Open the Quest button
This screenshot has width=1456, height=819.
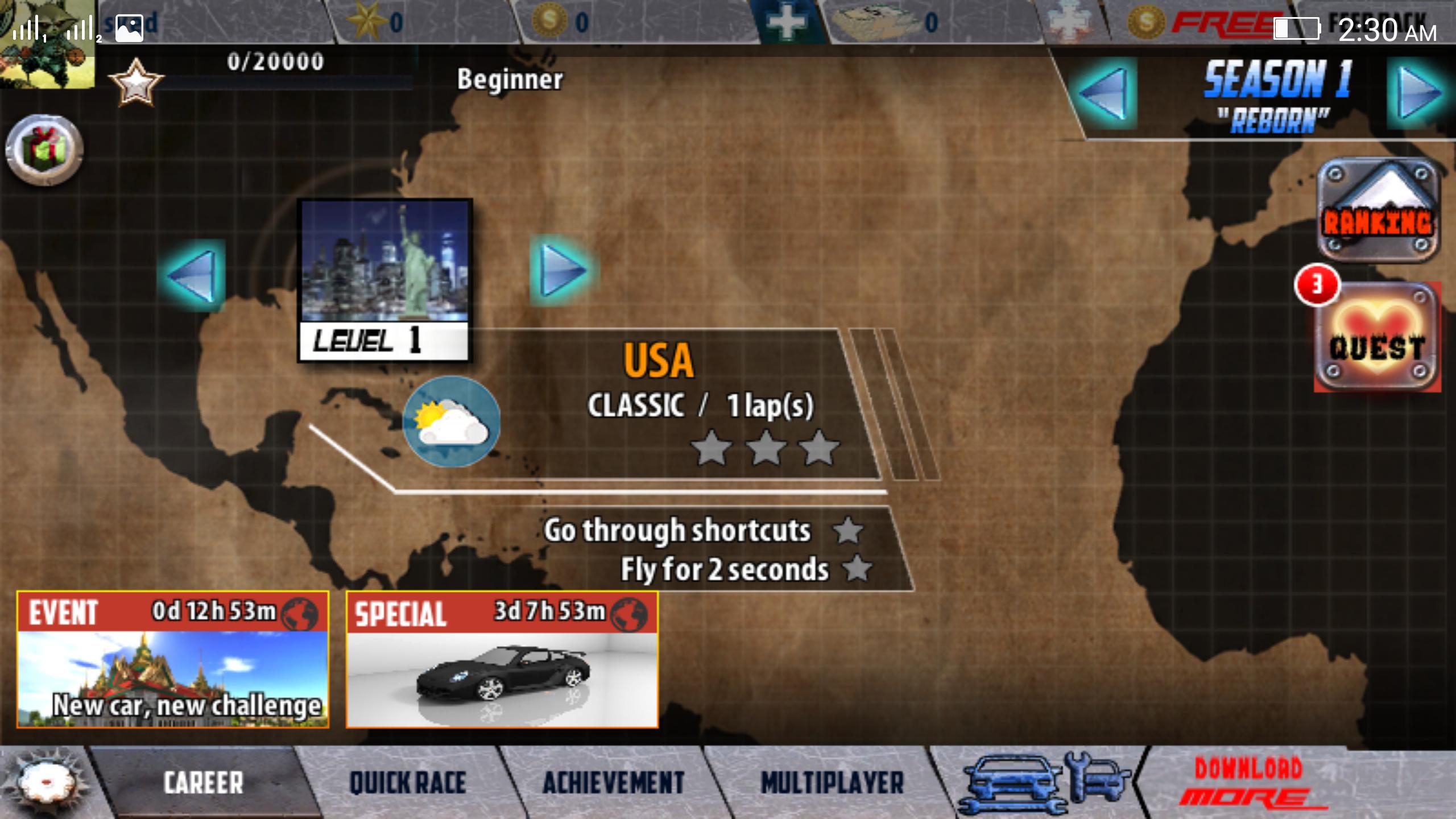pyautogui.click(x=1378, y=338)
